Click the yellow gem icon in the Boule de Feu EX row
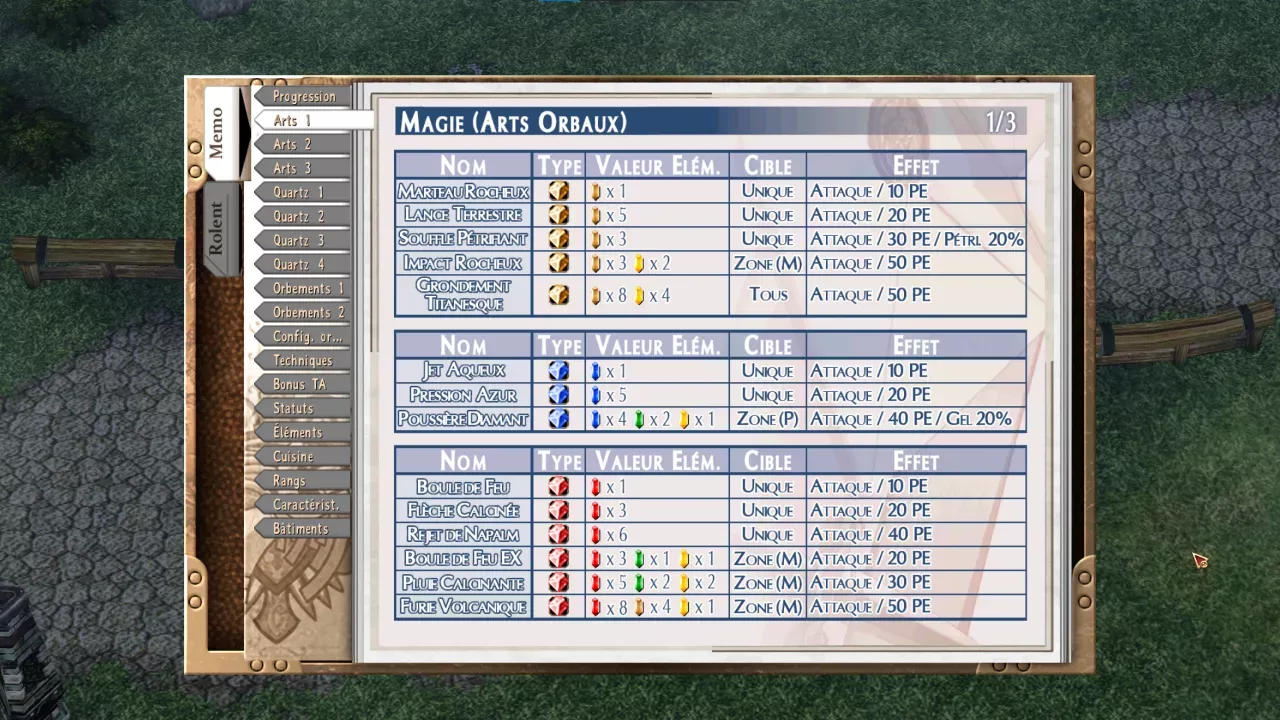1280x720 pixels. point(684,559)
